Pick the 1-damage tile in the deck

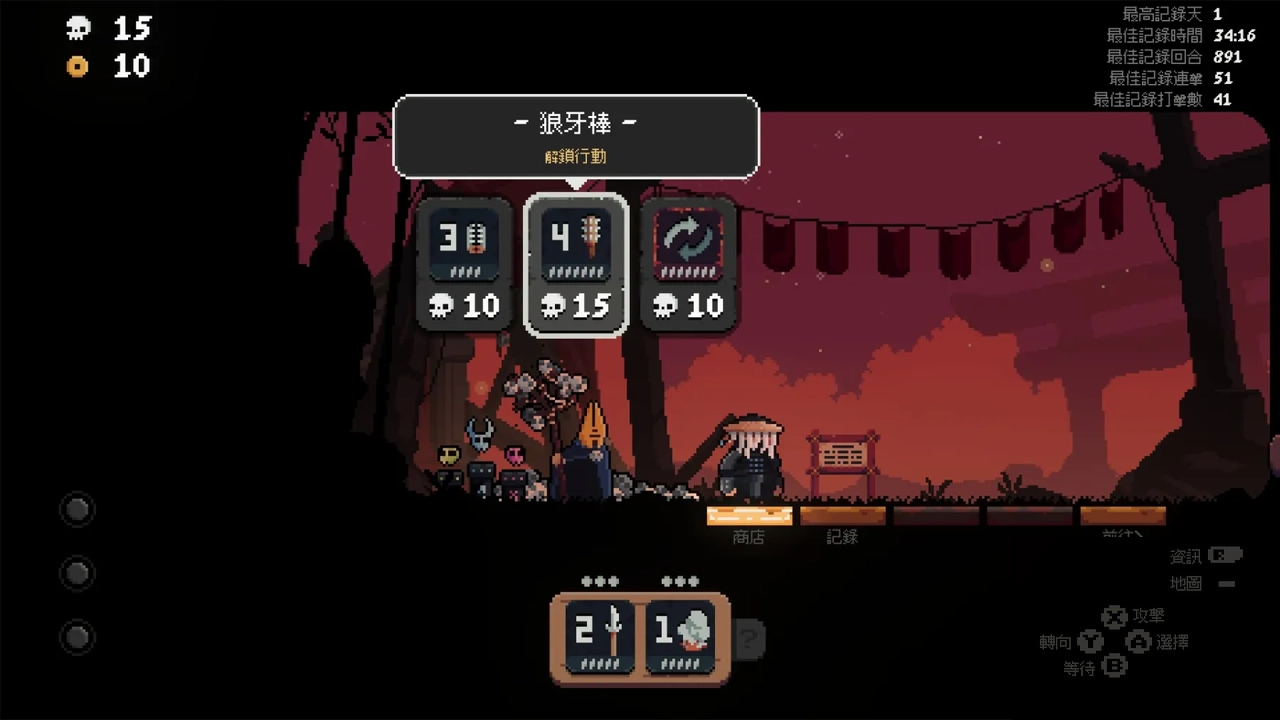[680, 636]
